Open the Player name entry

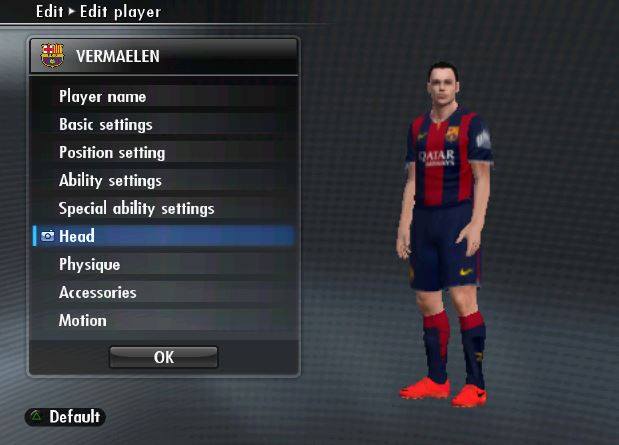103,97
